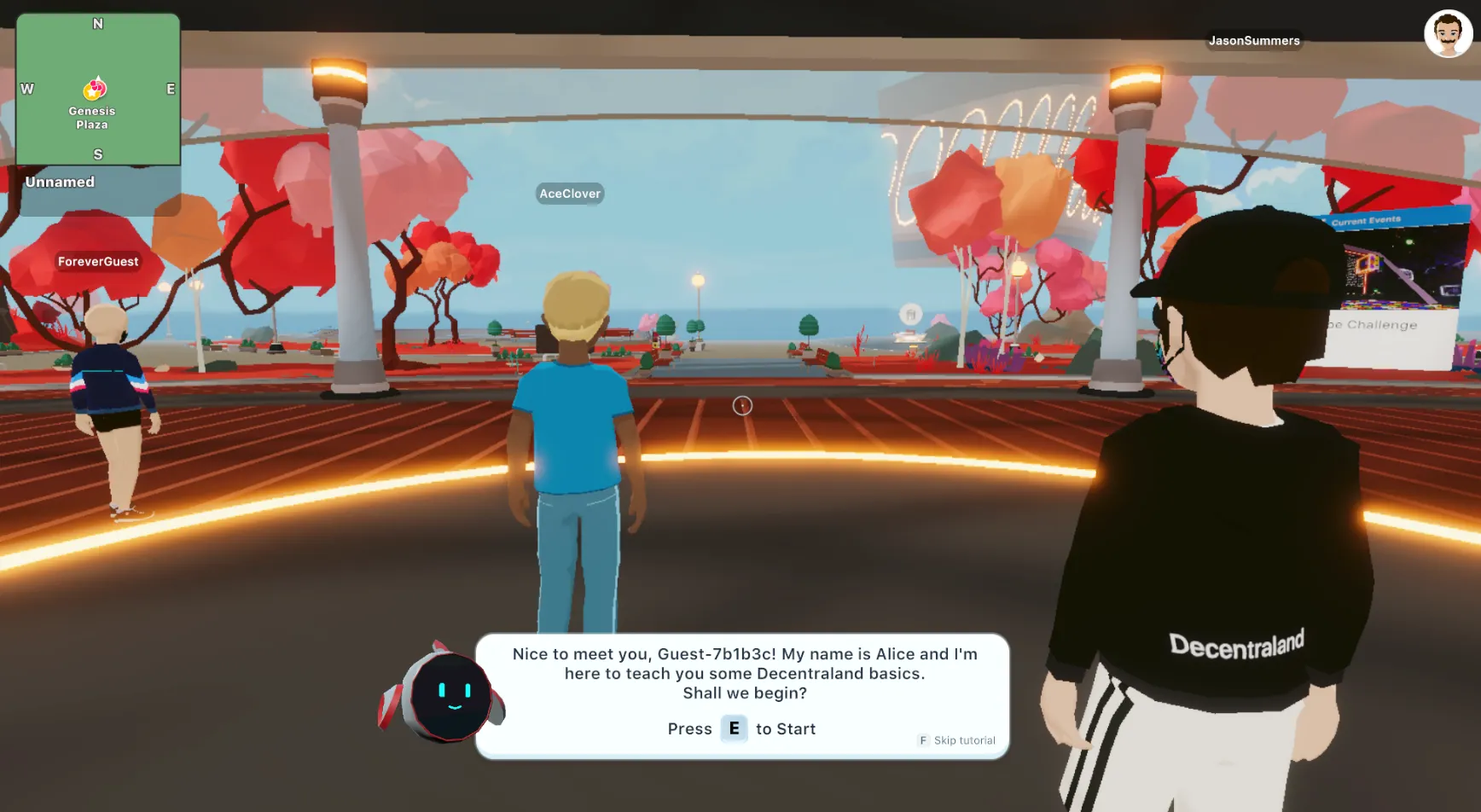
Task: Click the F key icon next to Skip tutorial
Action: pyautogui.click(x=922, y=740)
